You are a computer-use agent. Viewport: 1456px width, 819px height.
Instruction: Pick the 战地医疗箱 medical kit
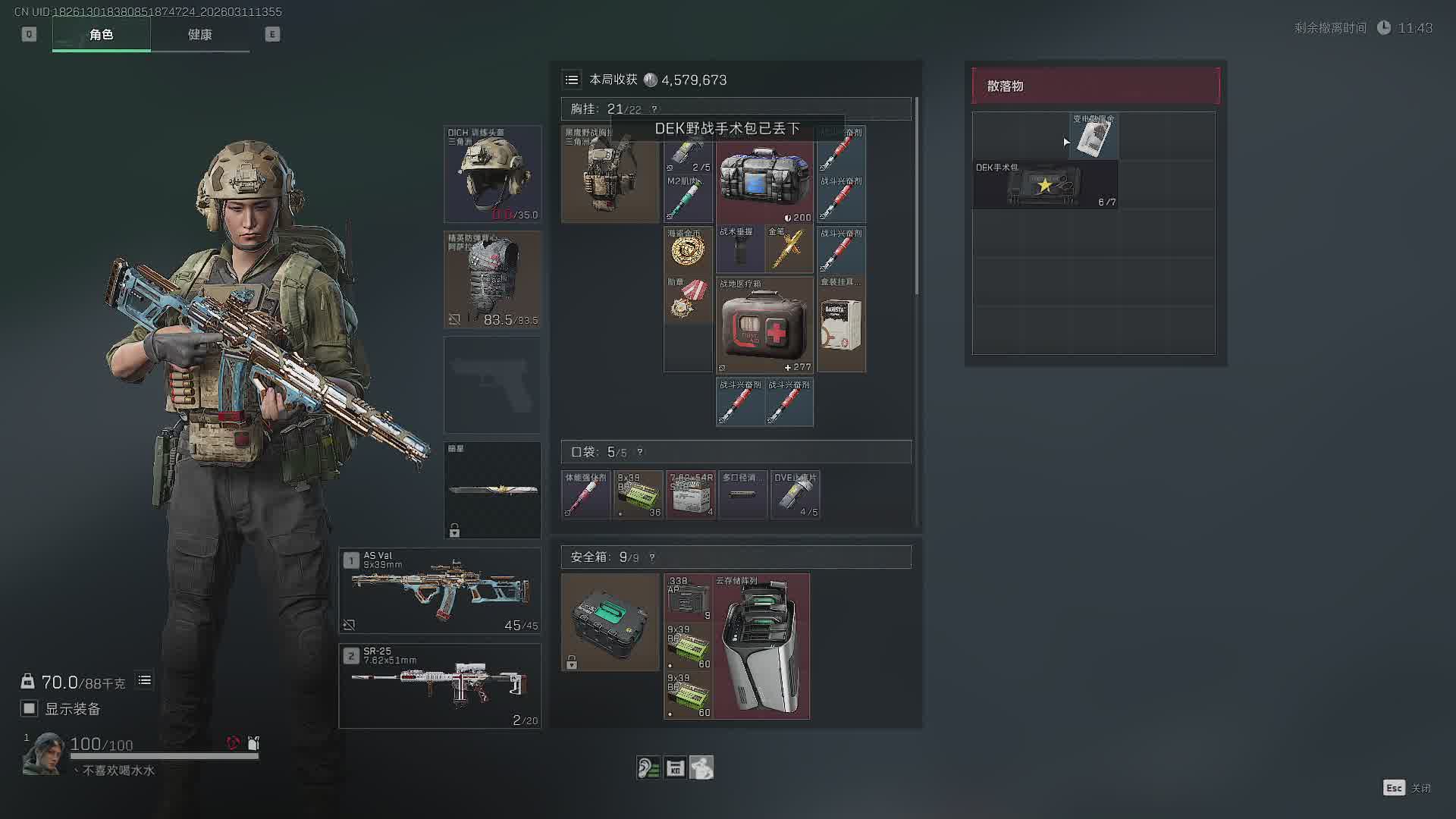point(764,325)
